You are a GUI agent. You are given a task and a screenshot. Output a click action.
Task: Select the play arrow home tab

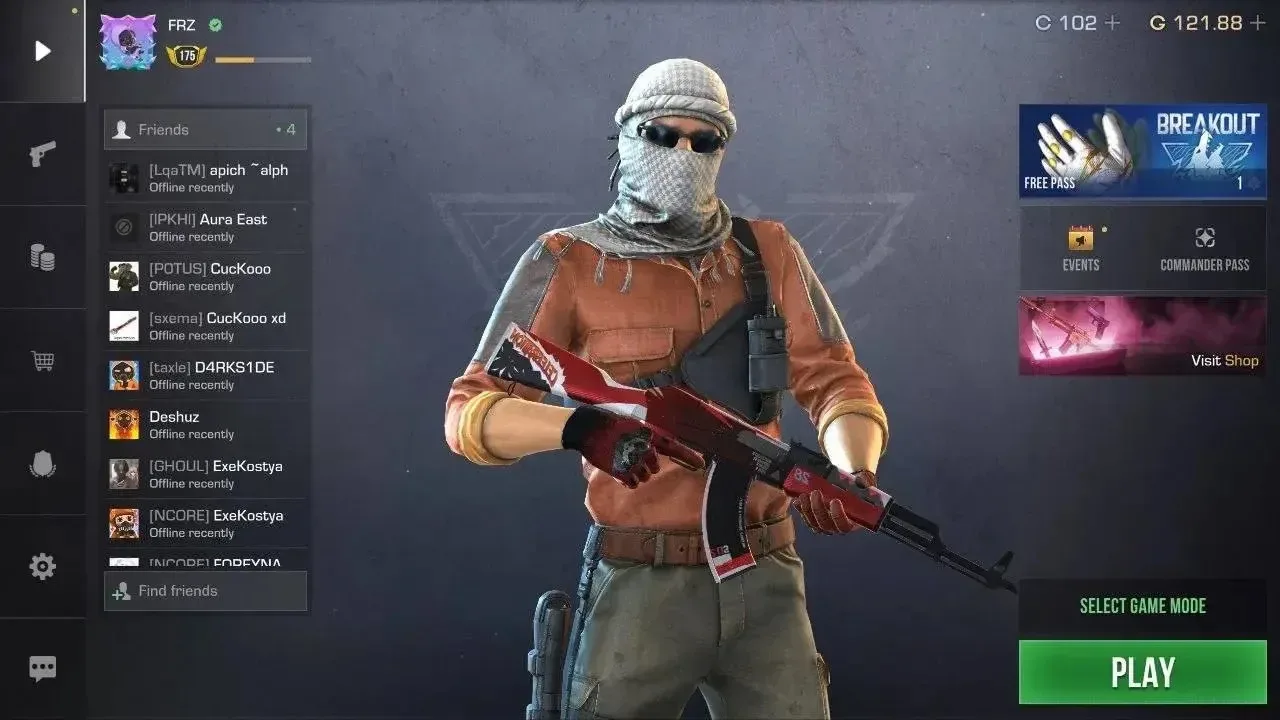pos(42,51)
